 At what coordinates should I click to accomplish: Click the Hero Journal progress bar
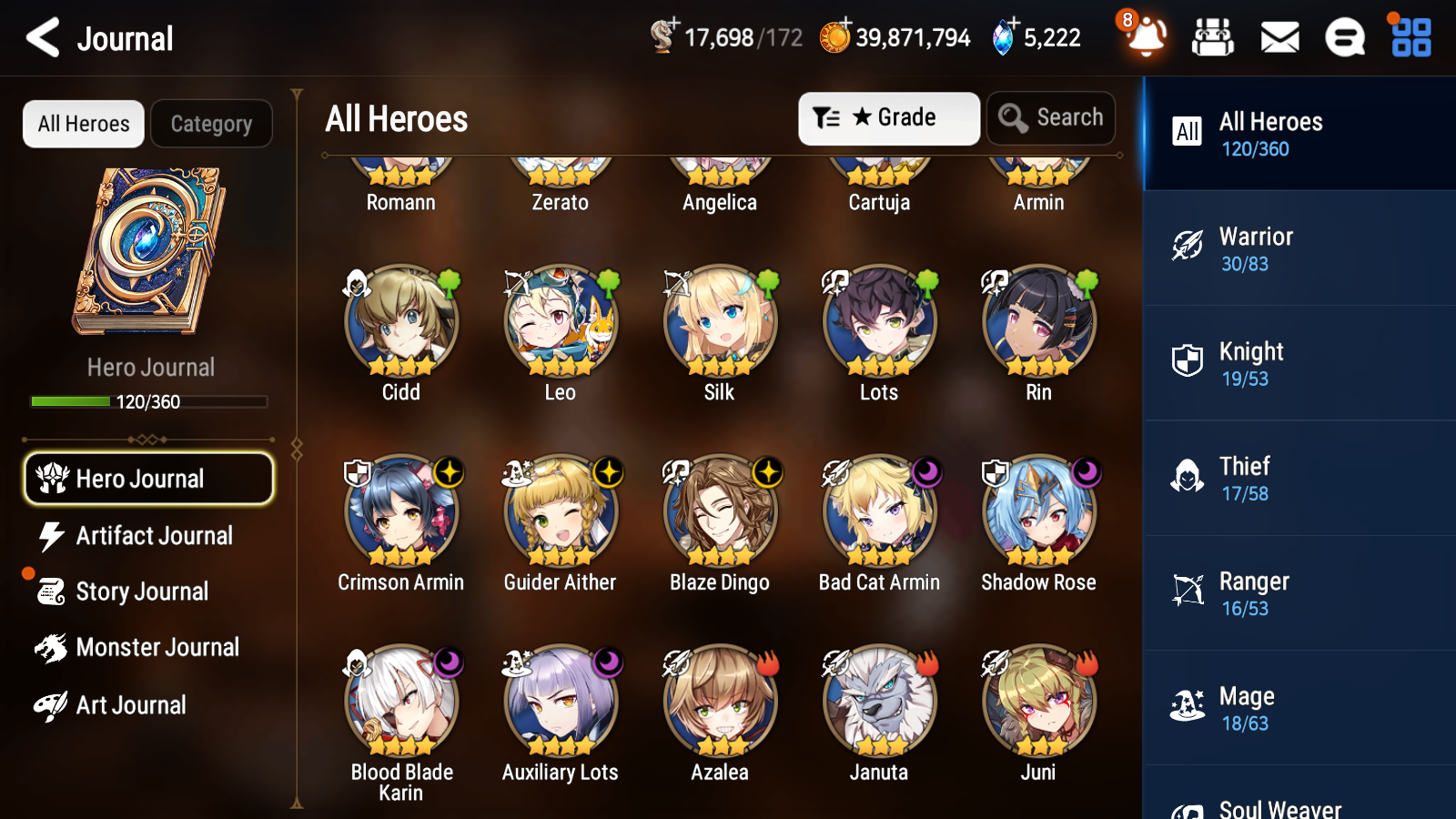148,400
